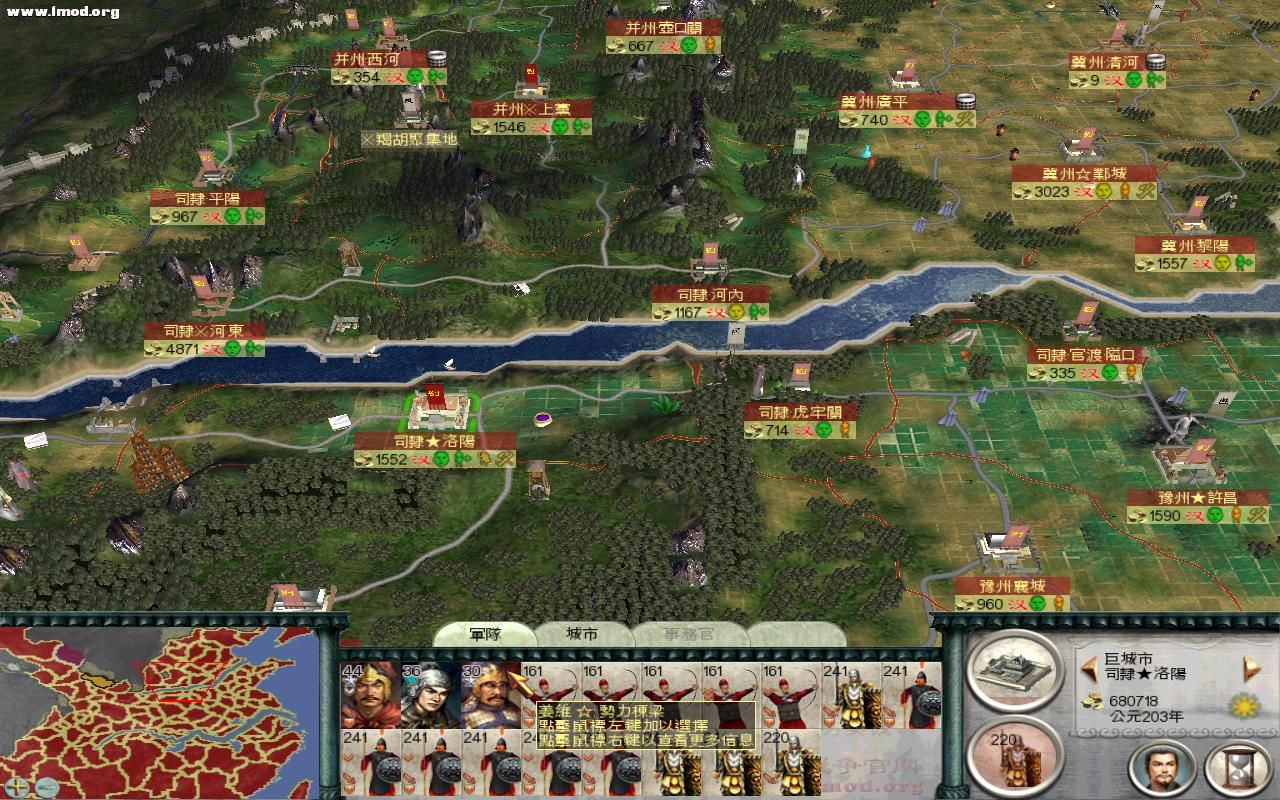Image resolution: width=1280 pixels, height=800 pixels.
Task: Click the sun season indicator icon
Action: [x=1243, y=706]
